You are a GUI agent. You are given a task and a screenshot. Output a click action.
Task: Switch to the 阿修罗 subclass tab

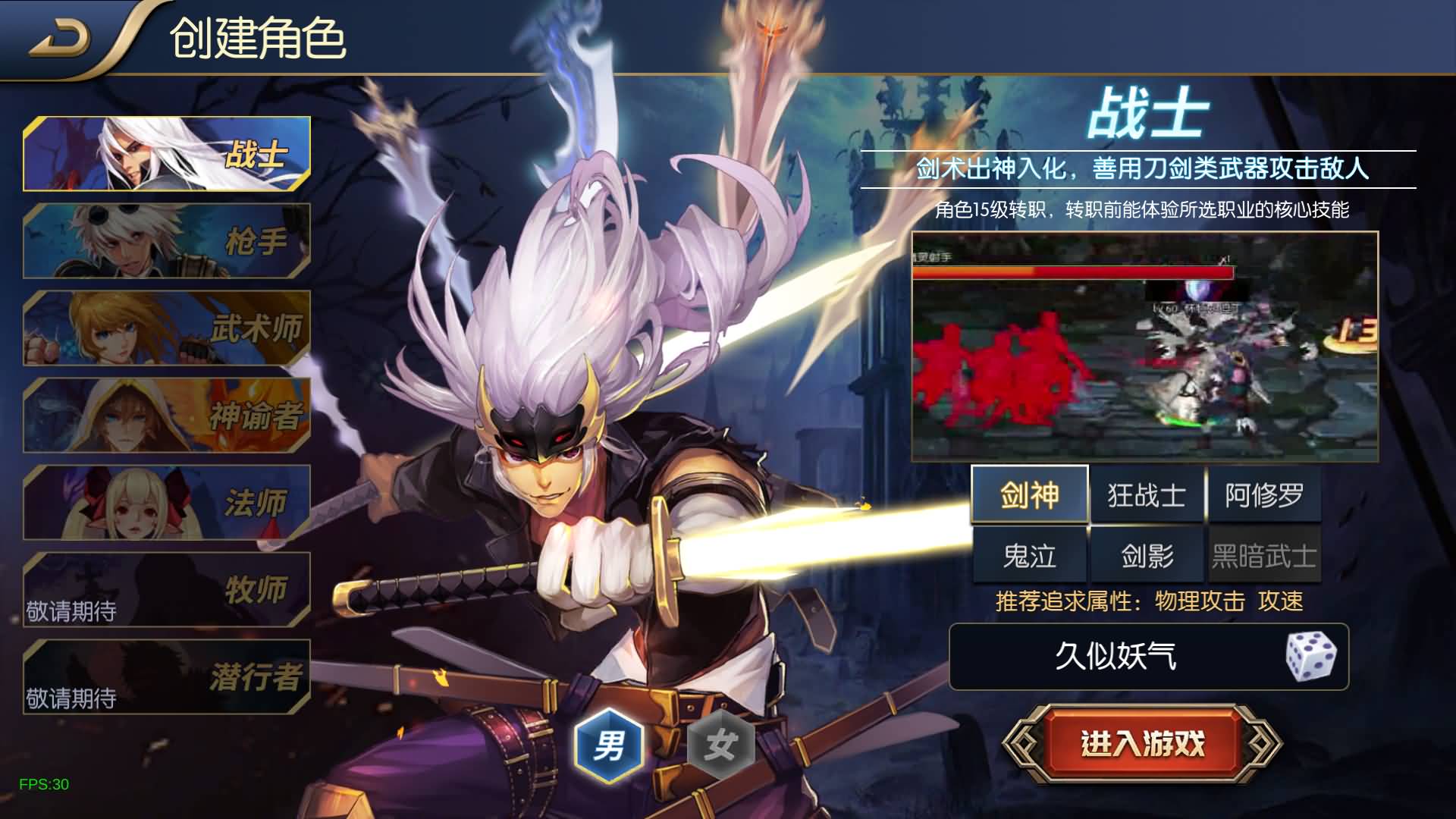pos(1264,494)
